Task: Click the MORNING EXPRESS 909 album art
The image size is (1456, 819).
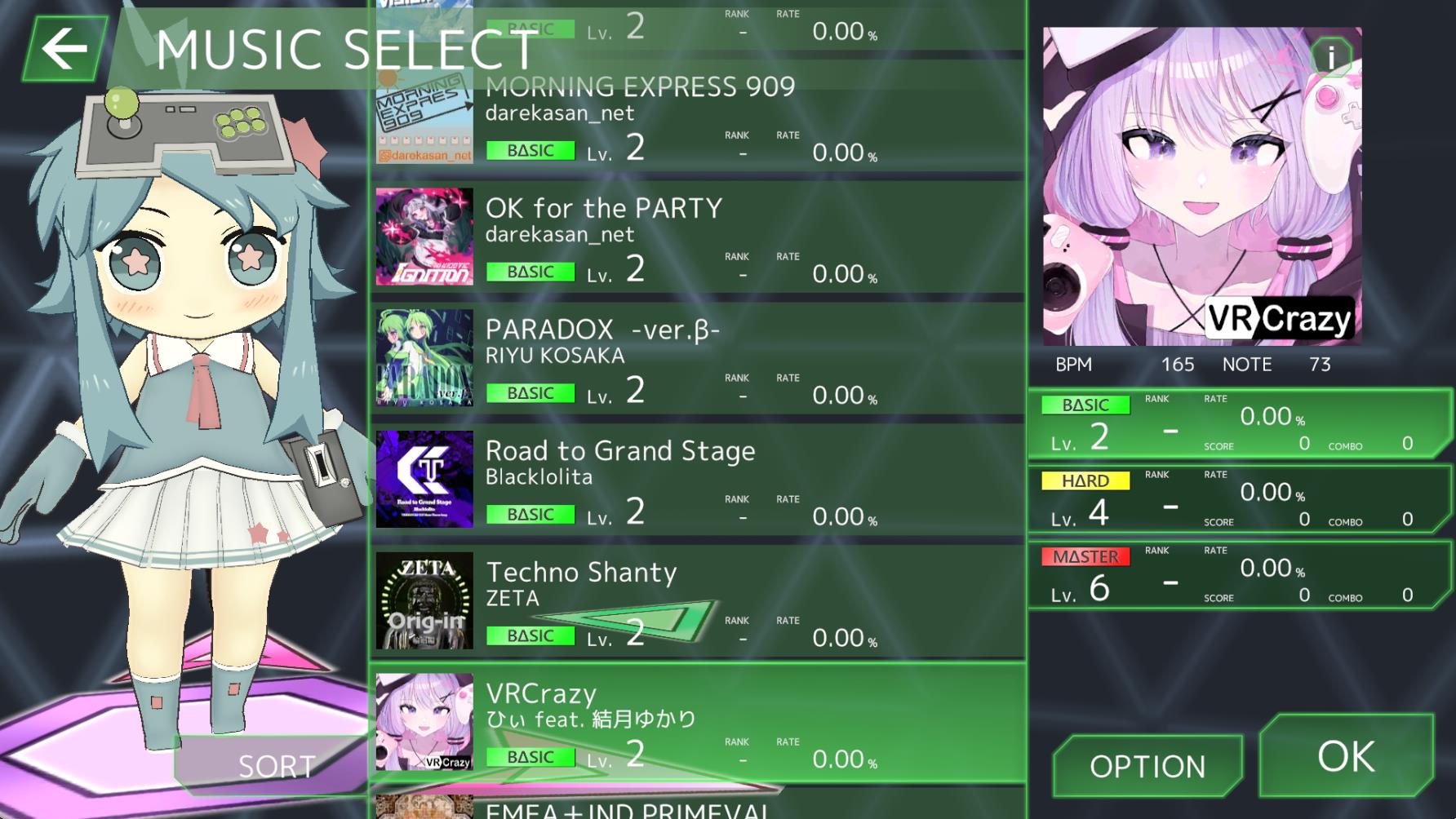Action: 424,117
